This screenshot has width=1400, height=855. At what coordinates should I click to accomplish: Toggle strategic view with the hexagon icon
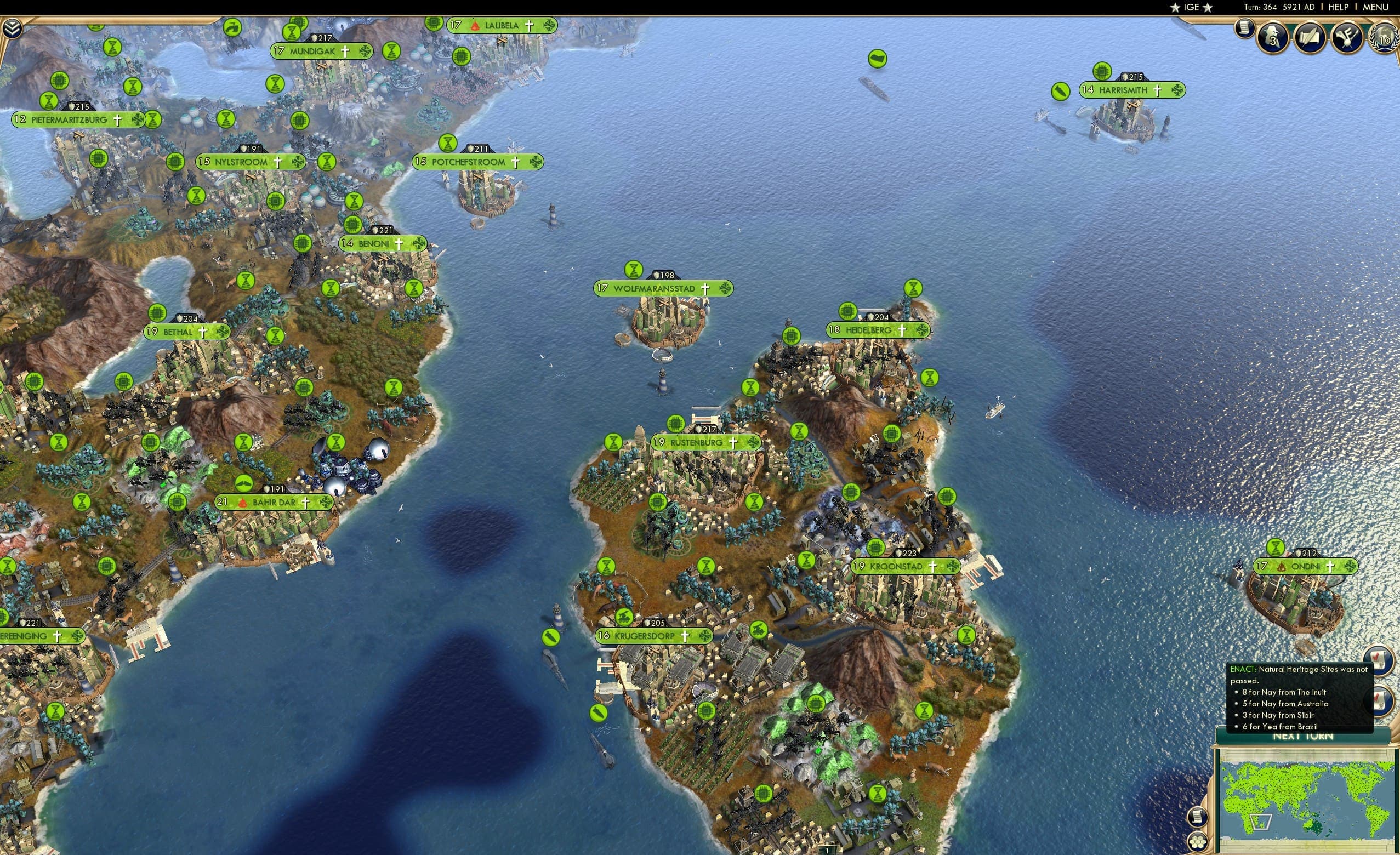coord(1198,842)
